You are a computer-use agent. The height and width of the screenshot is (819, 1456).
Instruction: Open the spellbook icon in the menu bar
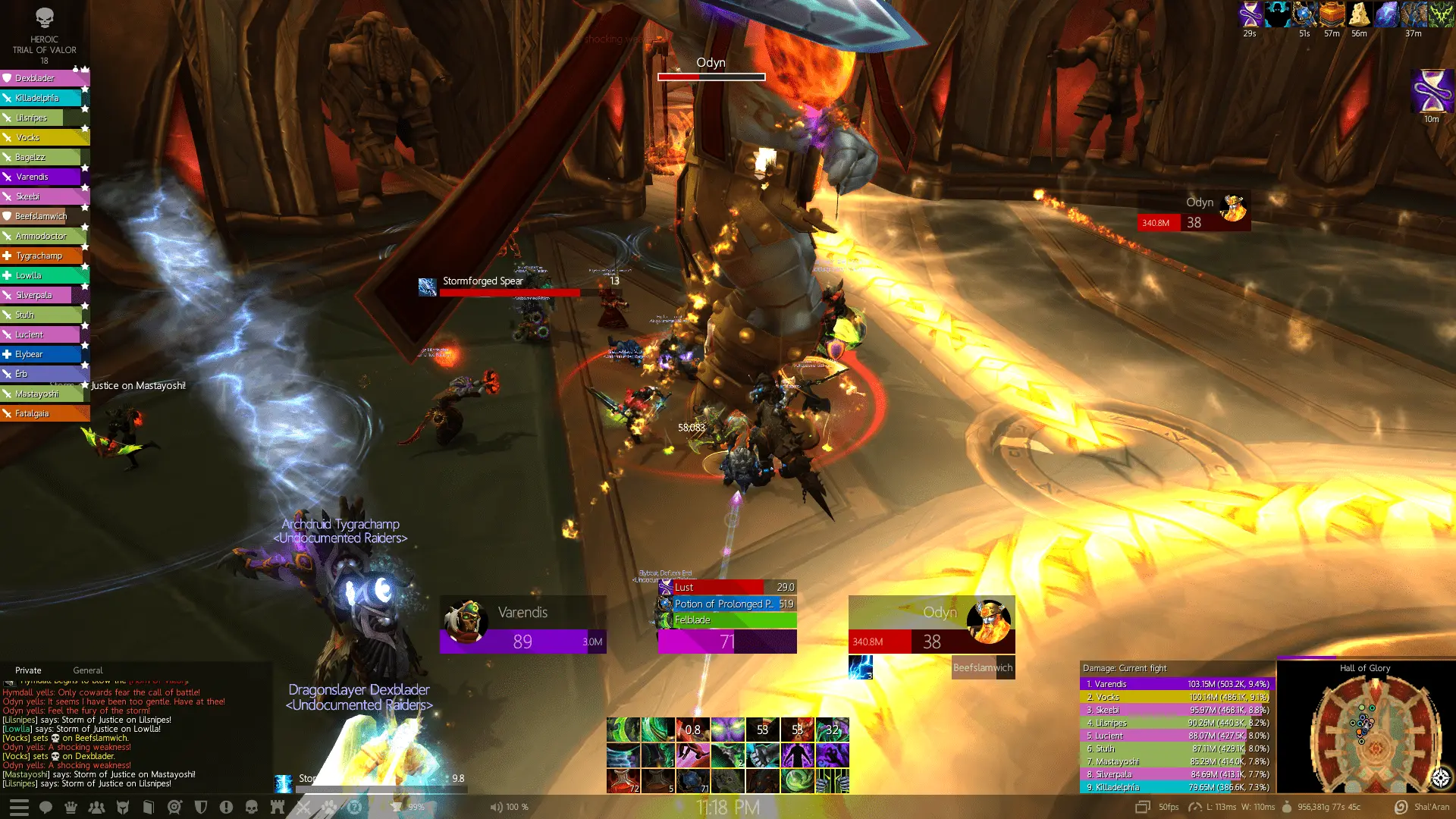[x=149, y=808]
